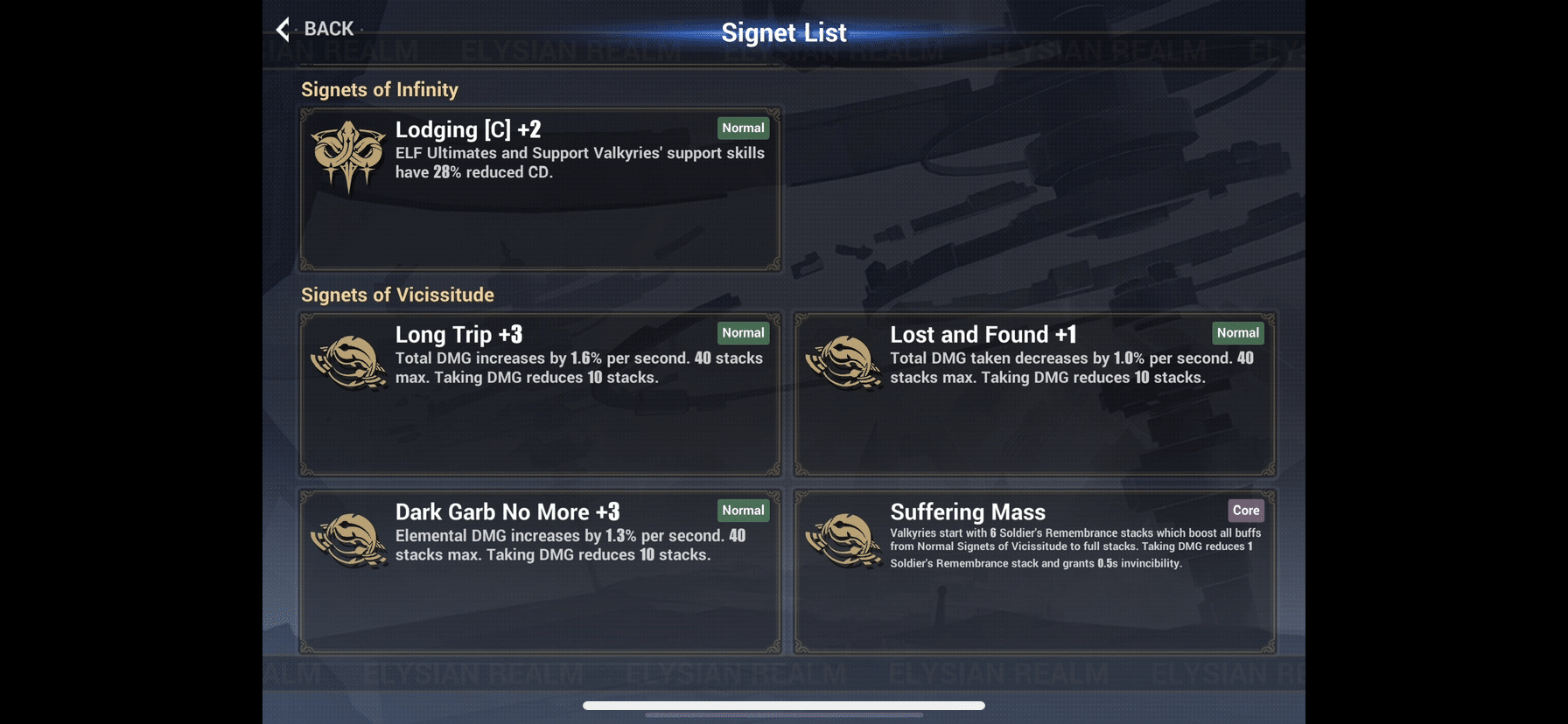Click the Dark Garb No More +3 card
The image size is (1568, 724).
tap(540, 570)
